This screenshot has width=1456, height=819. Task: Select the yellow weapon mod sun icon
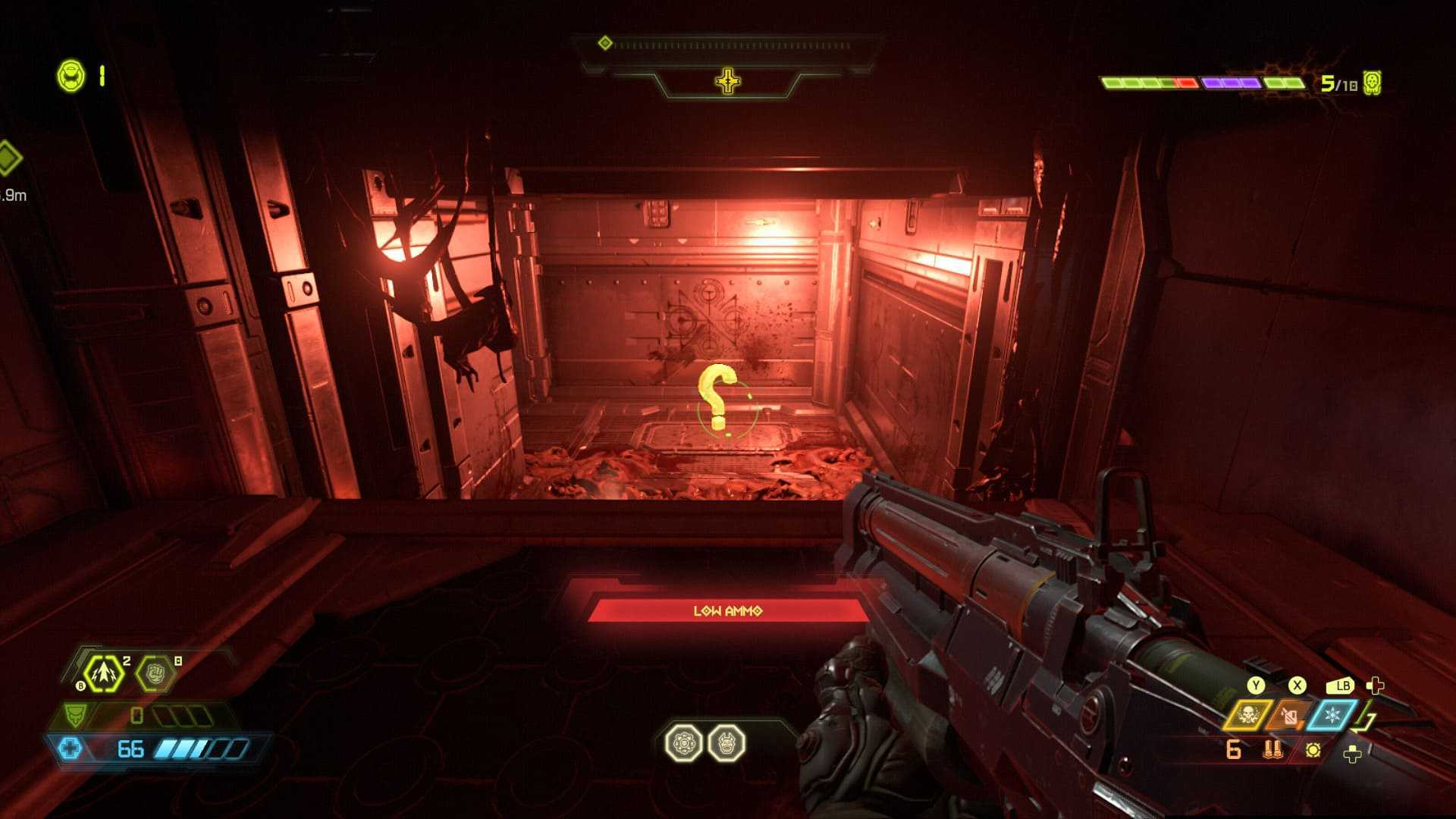pyautogui.click(x=1313, y=750)
